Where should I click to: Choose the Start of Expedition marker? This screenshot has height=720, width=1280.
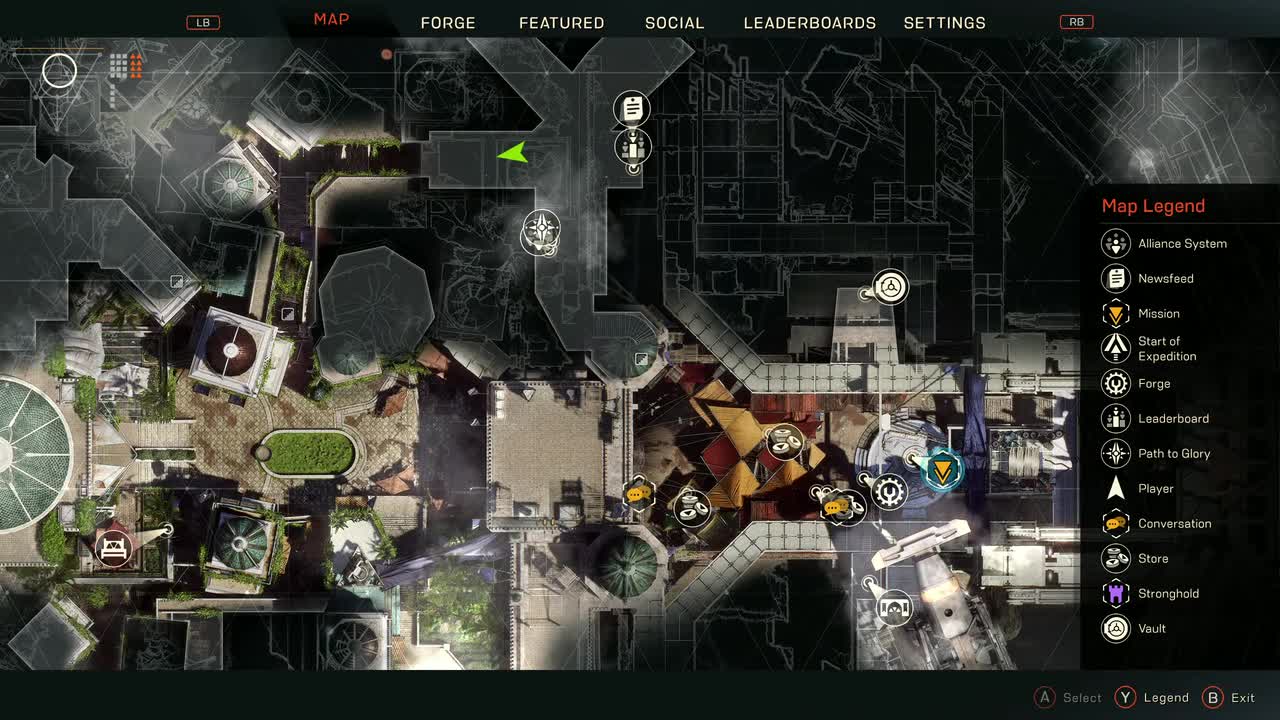[x=894, y=606]
